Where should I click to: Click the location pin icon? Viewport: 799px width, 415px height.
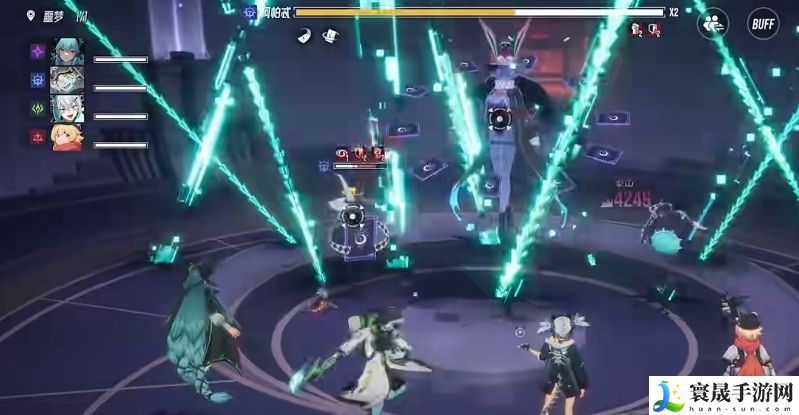(x=33, y=15)
